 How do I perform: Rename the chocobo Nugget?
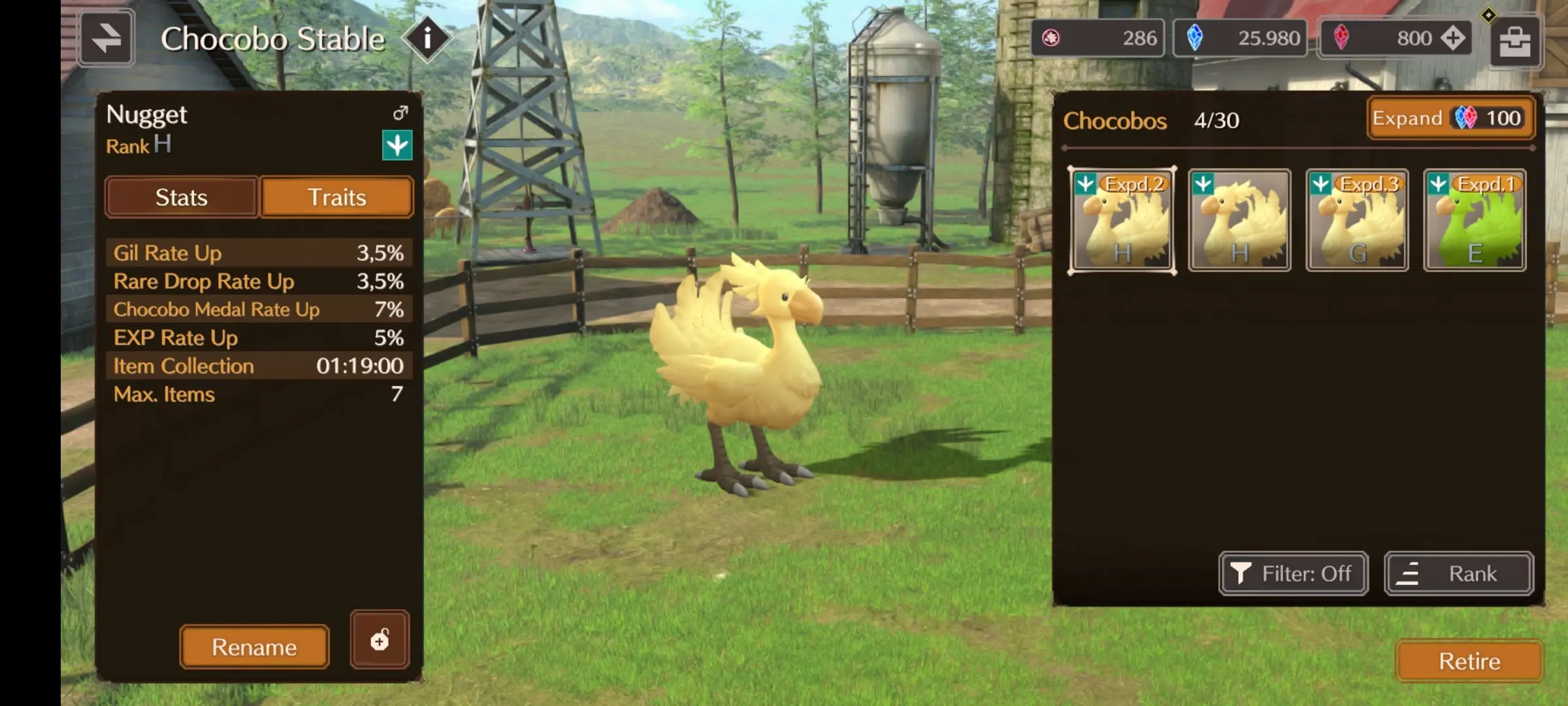254,647
